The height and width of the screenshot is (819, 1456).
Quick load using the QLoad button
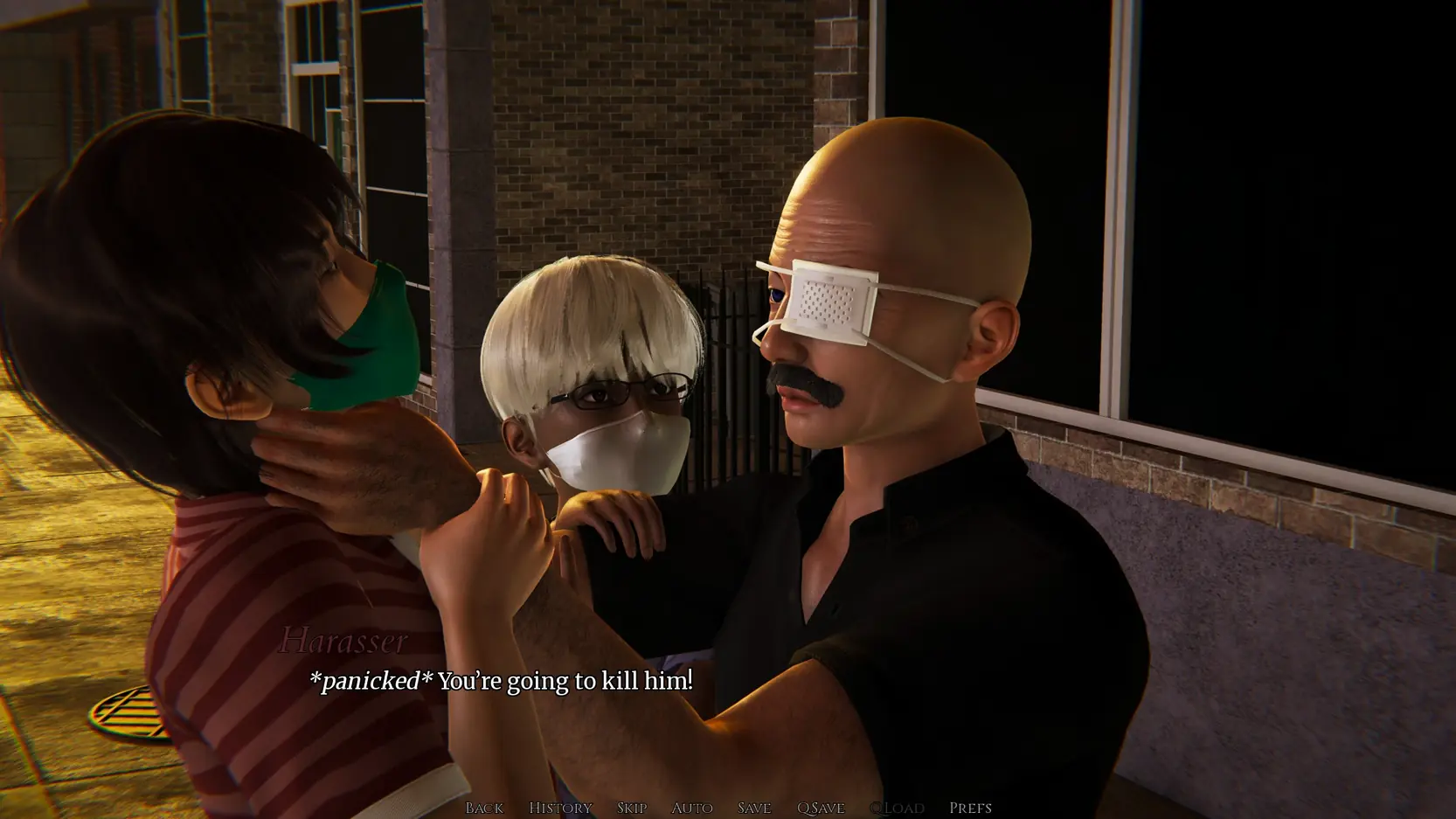pos(898,808)
